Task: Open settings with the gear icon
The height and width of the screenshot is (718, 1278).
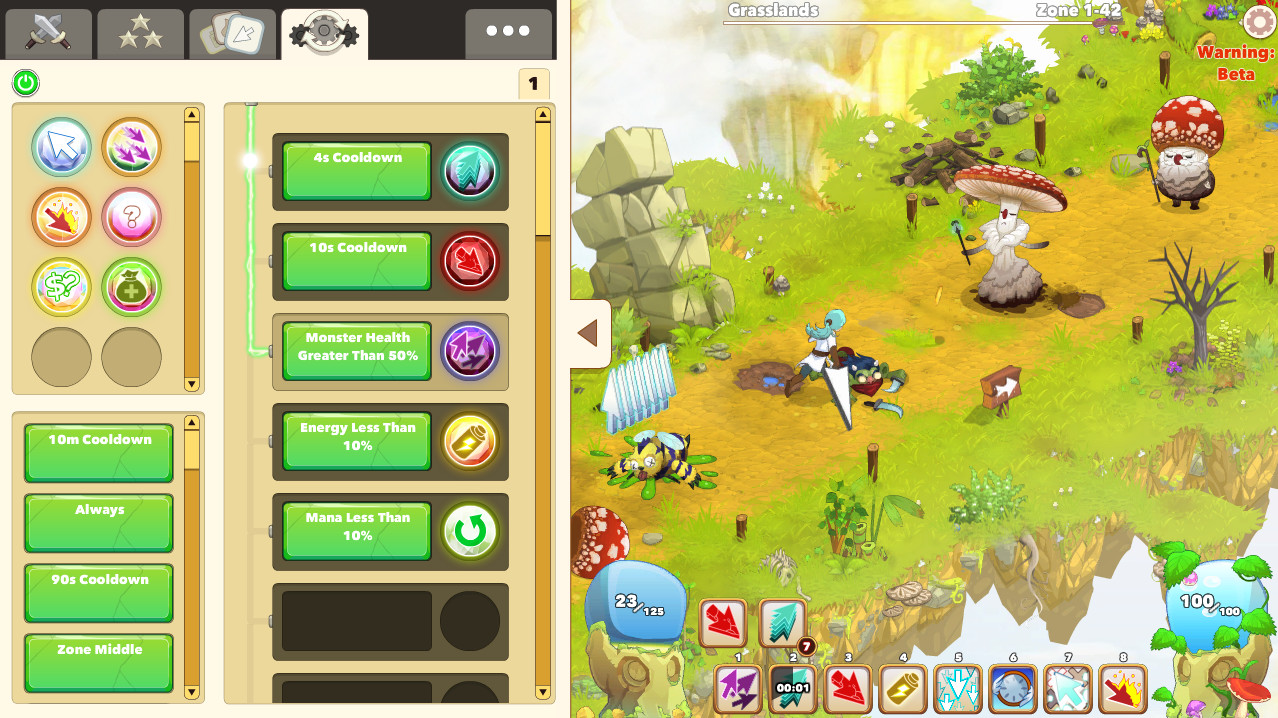Action: (1258, 23)
